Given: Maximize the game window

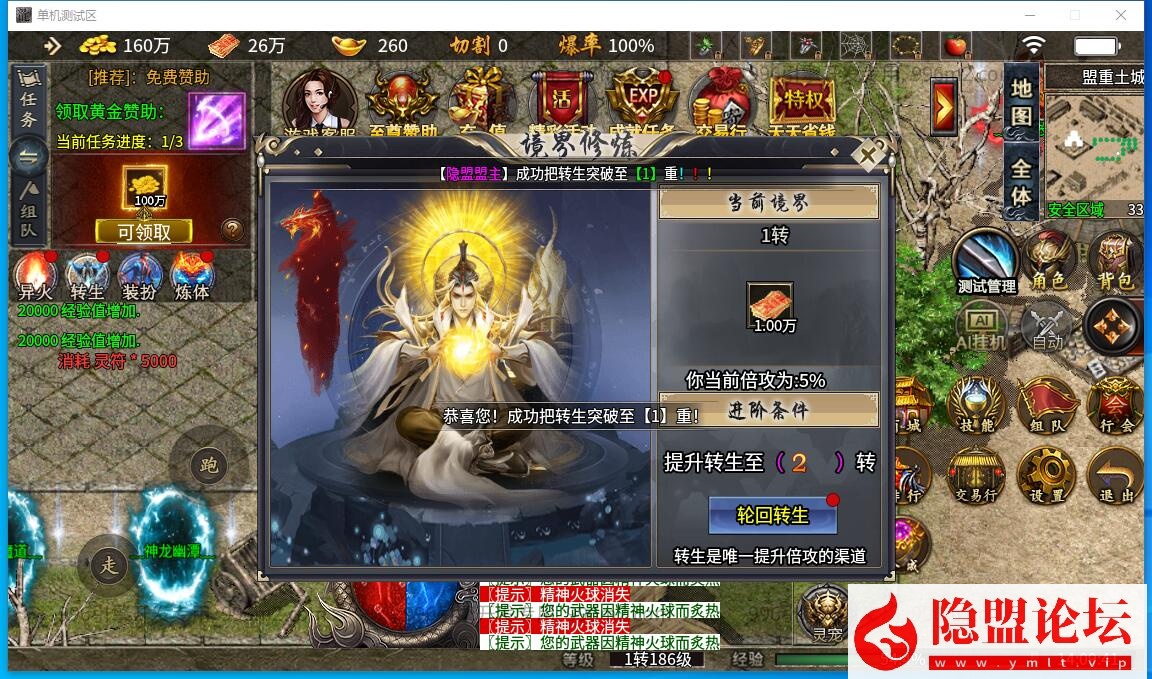Looking at the screenshot, I should pyautogui.click(x=1075, y=15).
